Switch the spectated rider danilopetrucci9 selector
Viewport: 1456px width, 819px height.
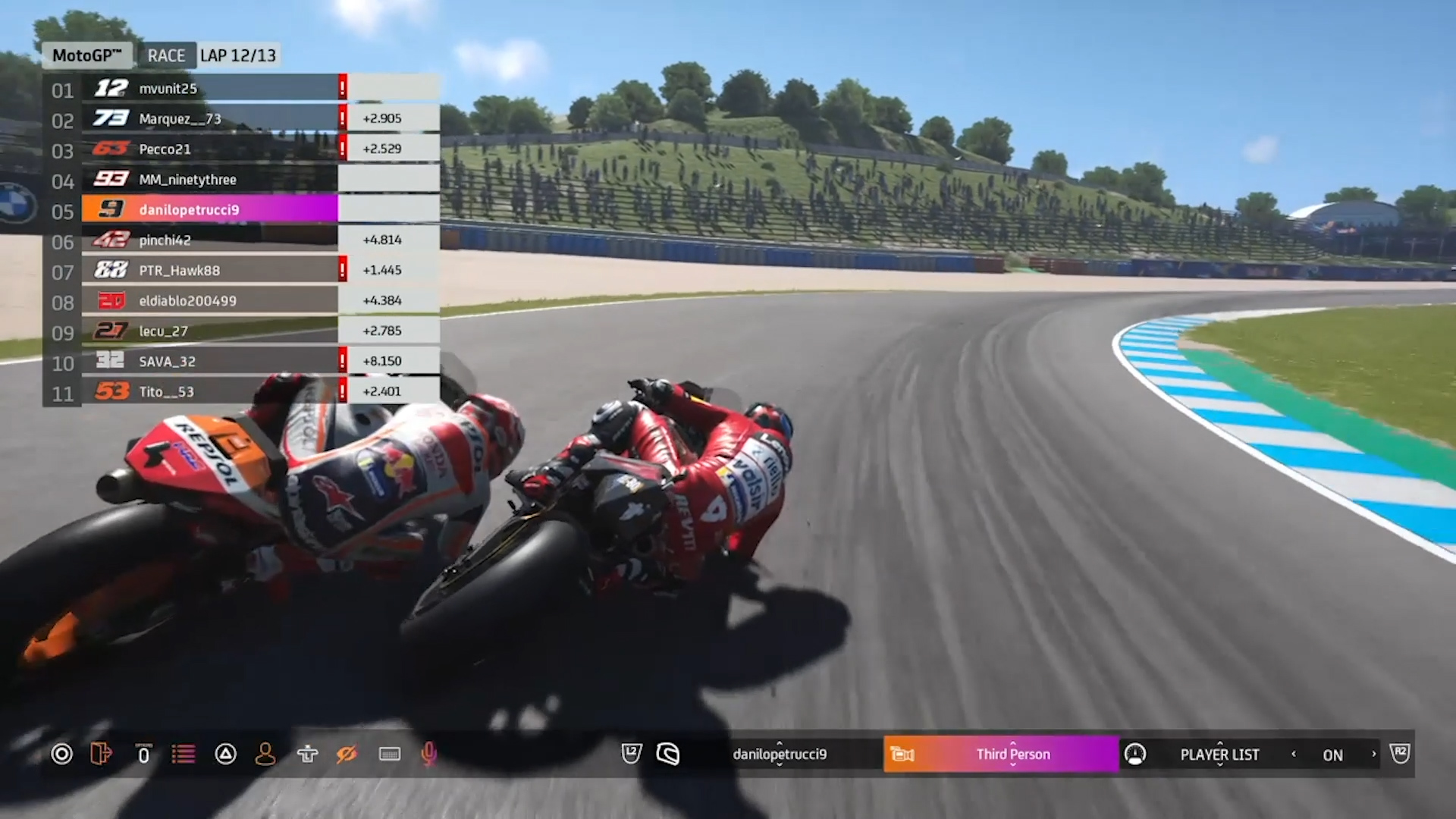coord(780,755)
